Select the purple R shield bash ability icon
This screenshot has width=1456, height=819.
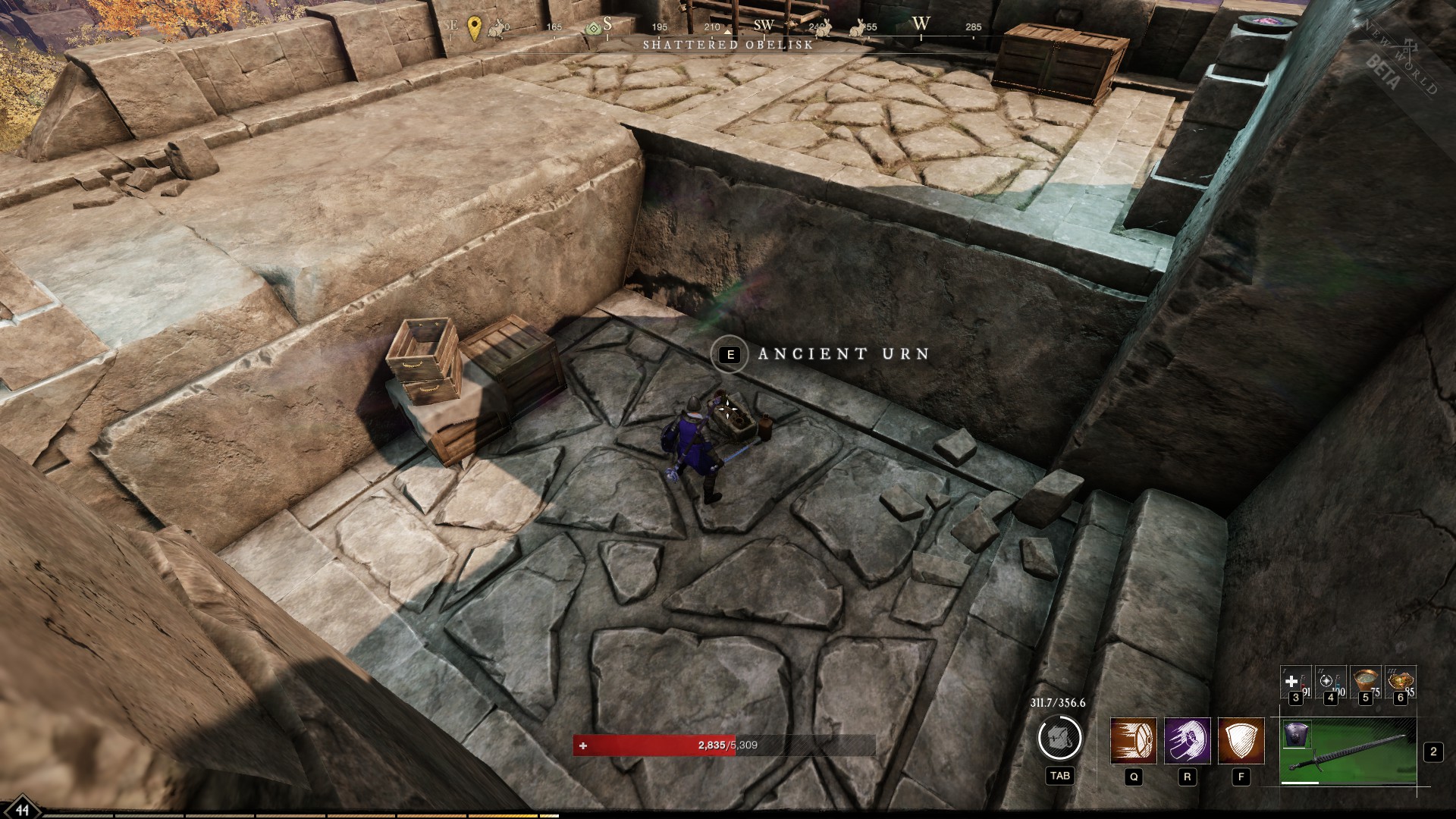[1188, 740]
